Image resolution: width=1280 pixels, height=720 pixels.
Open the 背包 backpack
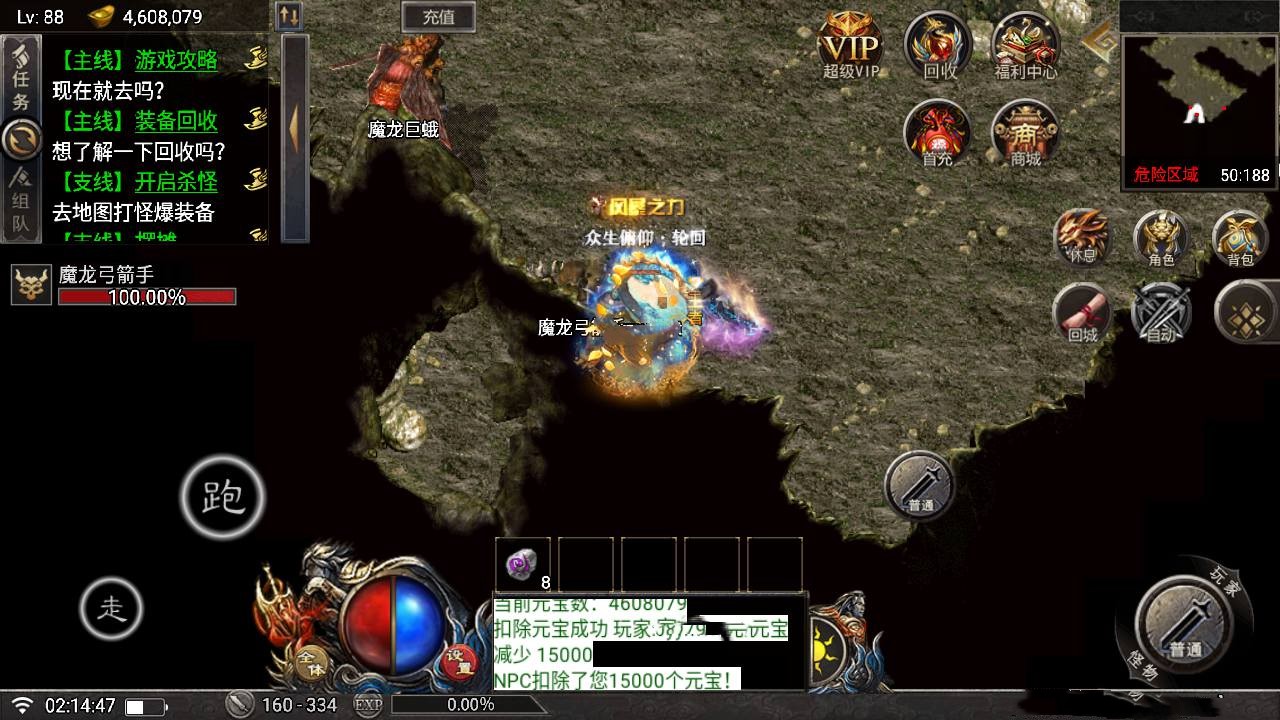(x=1240, y=238)
